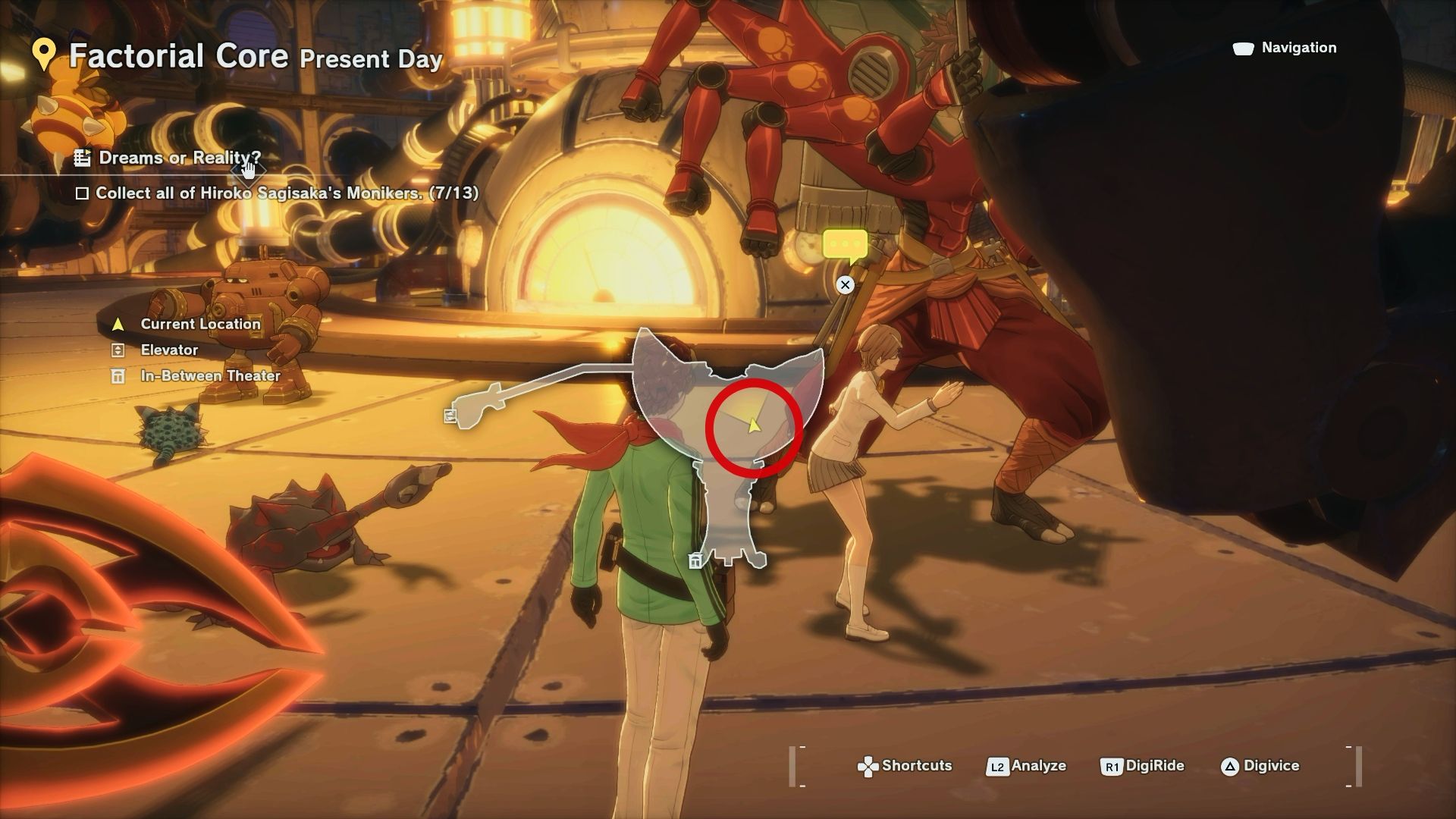Image resolution: width=1456 pixels, height=819 pixels.
Task: Open the Dreams or Reality? quest tracker
Action: 179,158
